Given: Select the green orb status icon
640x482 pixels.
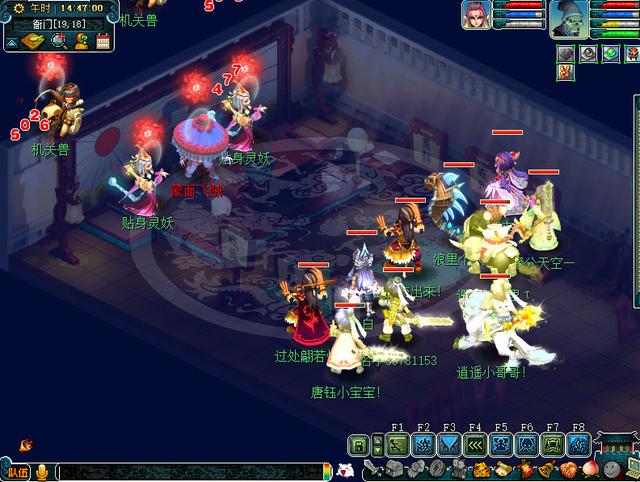Looking at the screenshot, I should pos(609,54).
